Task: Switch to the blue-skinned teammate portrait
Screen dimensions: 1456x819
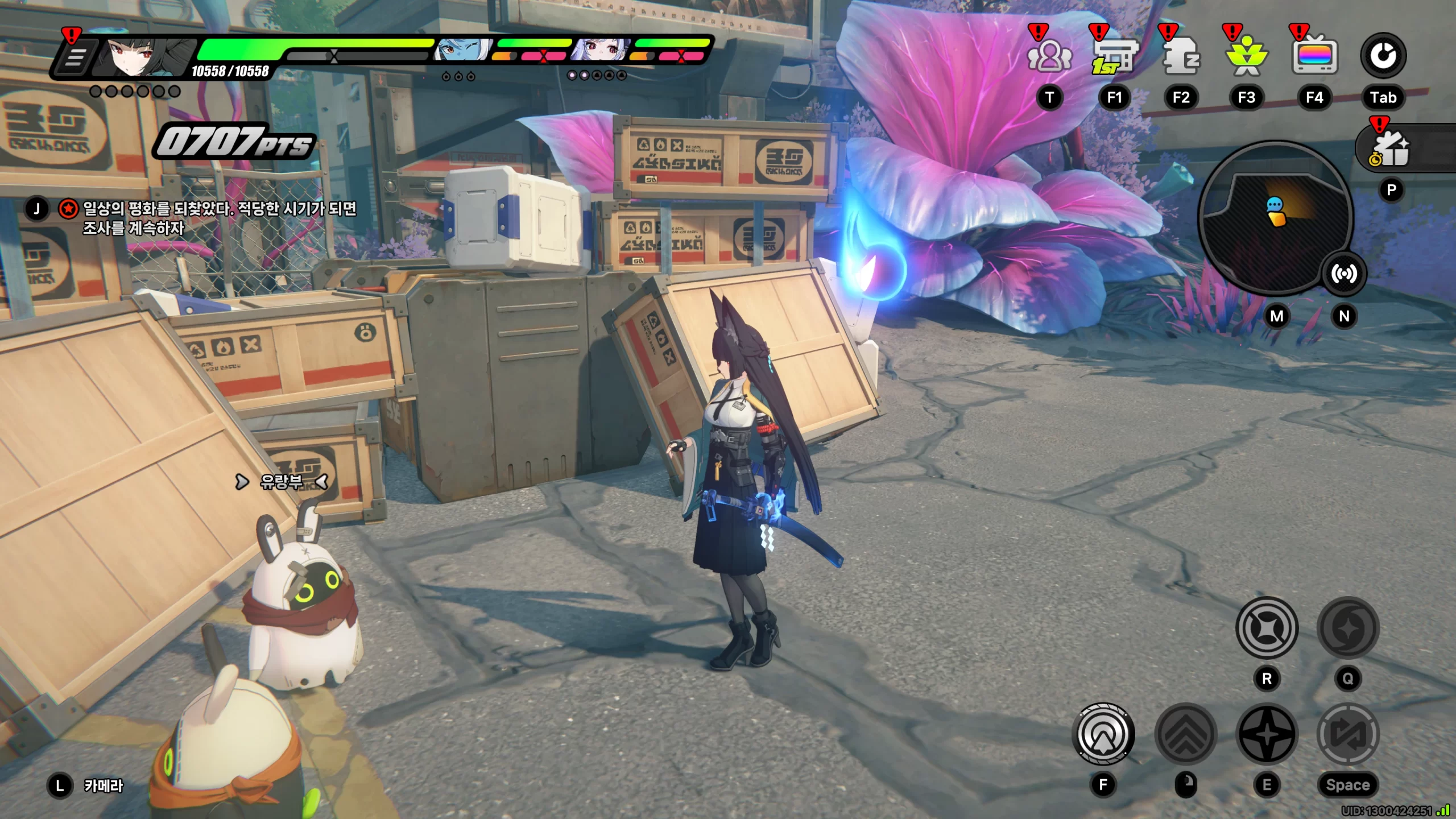Action: (461, 51)
